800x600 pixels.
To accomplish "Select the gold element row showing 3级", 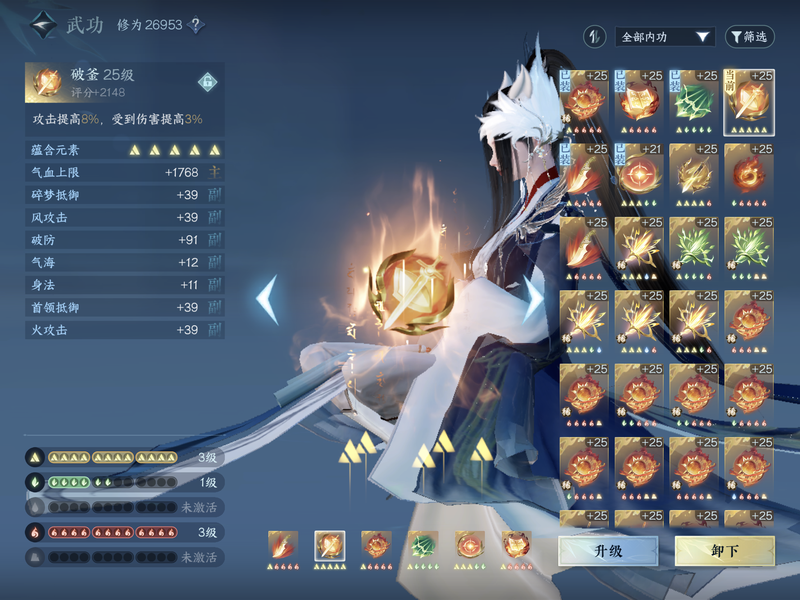I will coord(124,456).
